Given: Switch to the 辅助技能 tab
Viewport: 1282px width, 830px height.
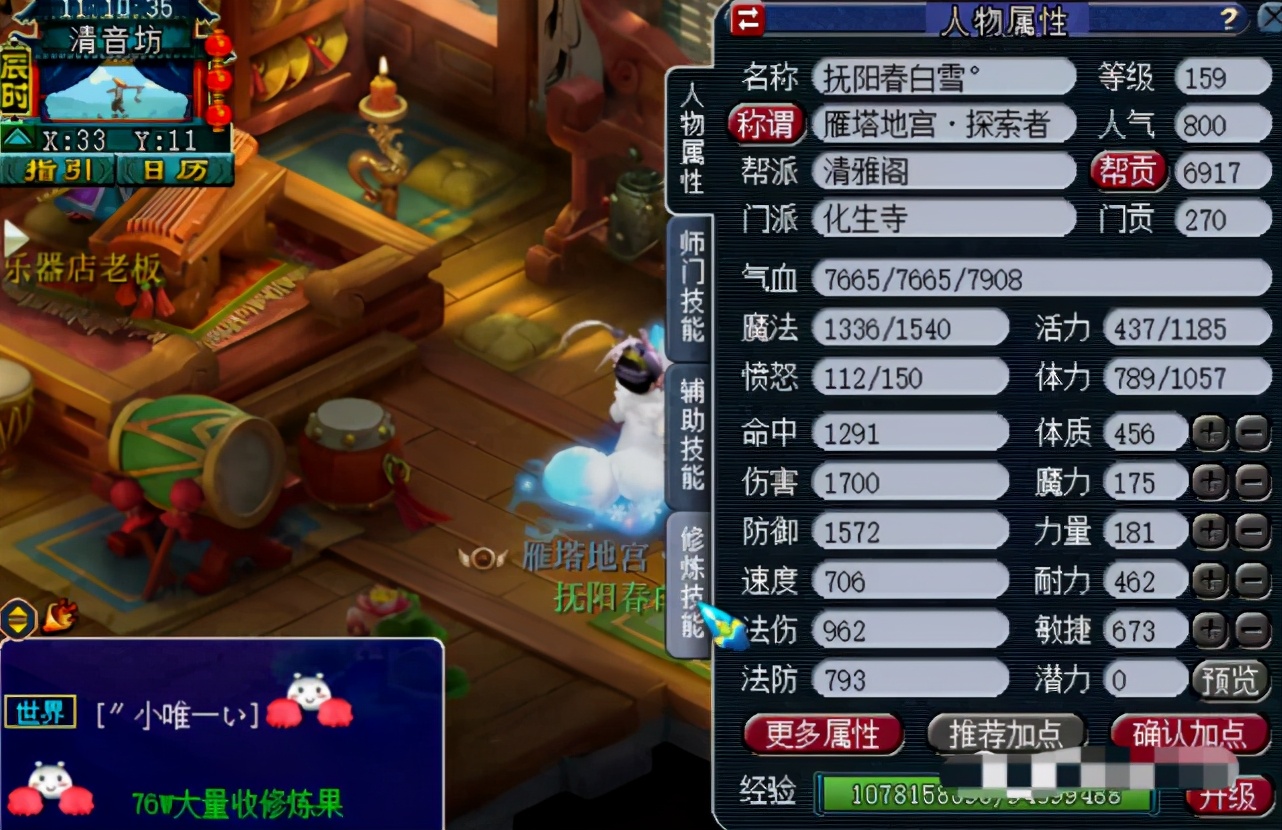Looking at the screenshot, I should 692,432.
